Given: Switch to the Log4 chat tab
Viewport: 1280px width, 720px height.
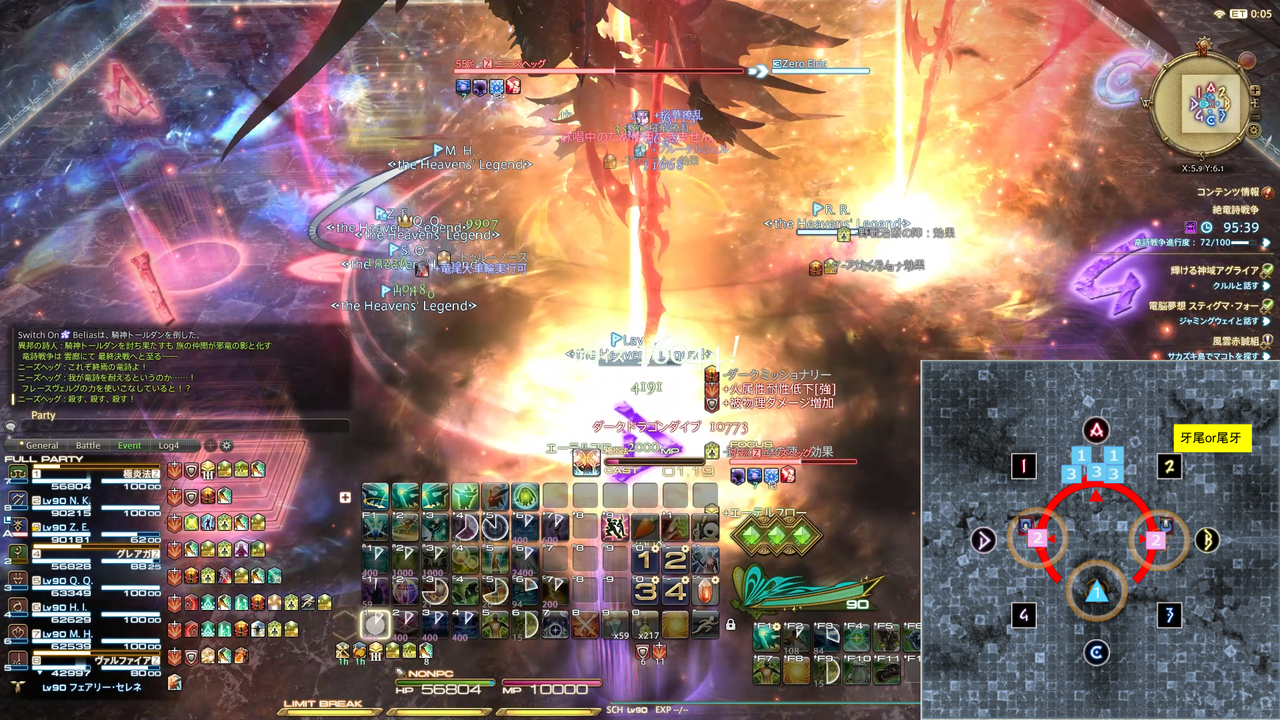Looking at the screenshot, I should click(x=167, y=445).
